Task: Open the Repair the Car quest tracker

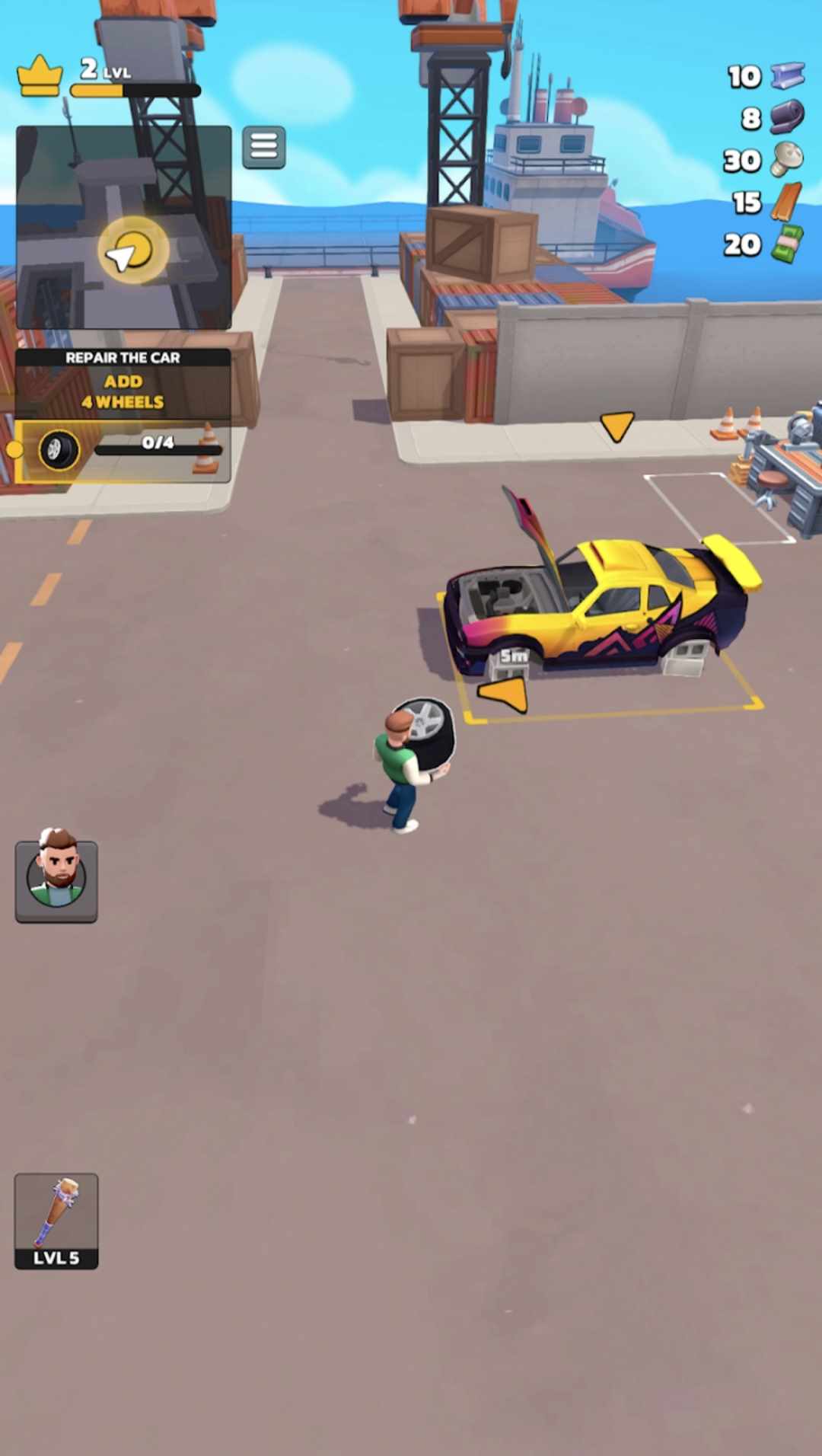Action: (x=123, y=381)
